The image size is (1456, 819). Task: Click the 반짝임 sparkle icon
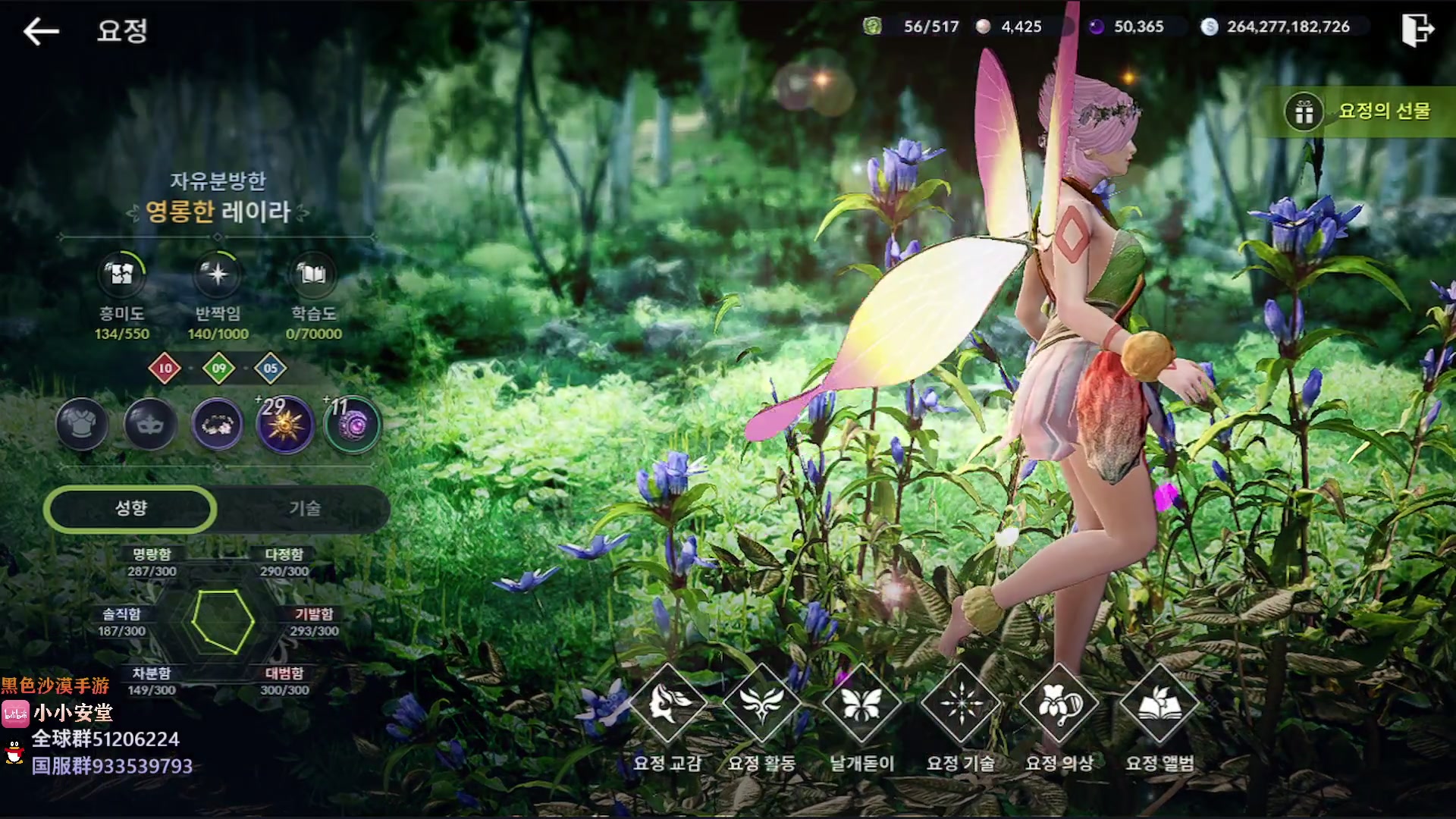[x=218, y=274]
